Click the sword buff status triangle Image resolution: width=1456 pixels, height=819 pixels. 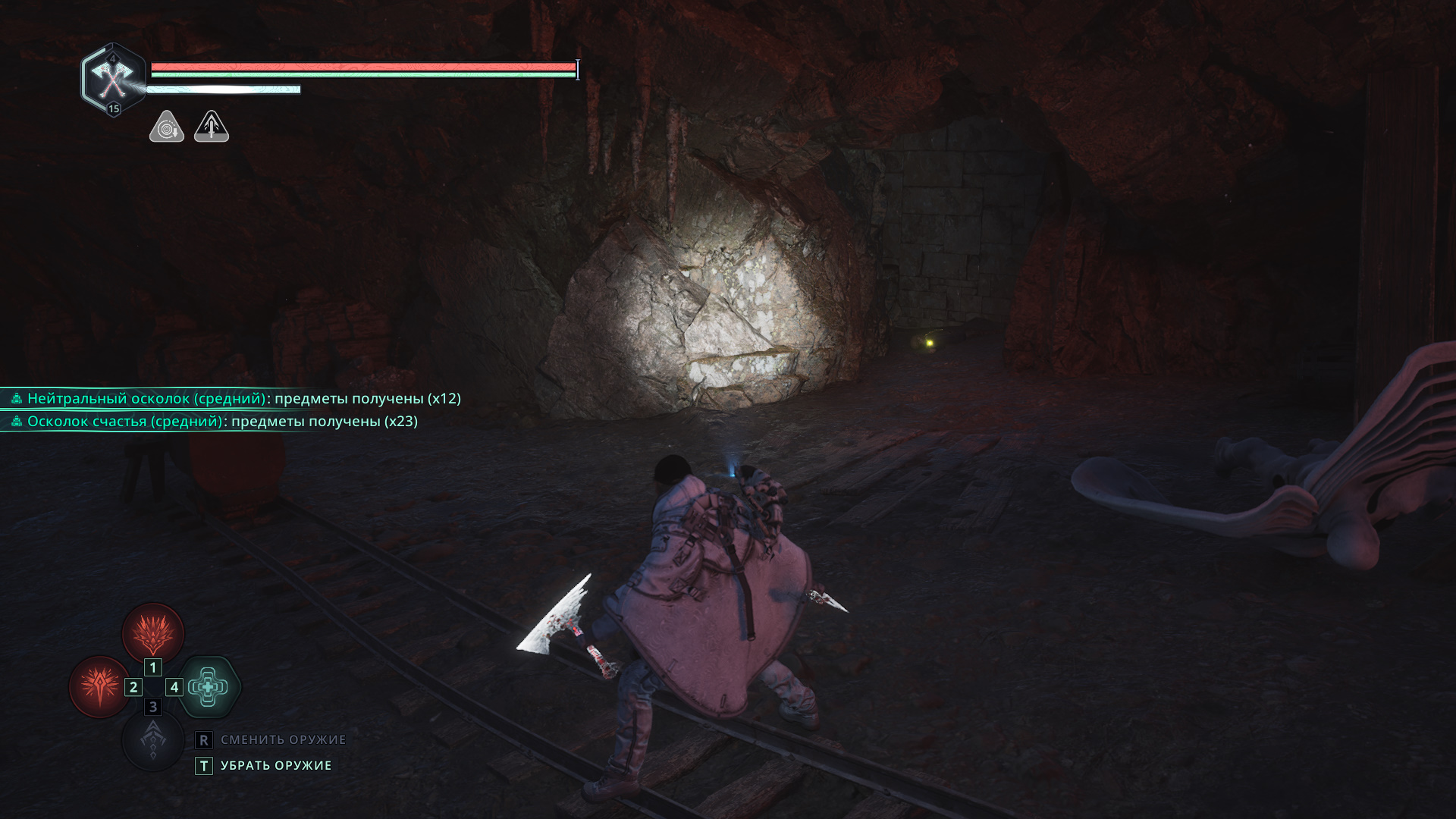point(212,127)
